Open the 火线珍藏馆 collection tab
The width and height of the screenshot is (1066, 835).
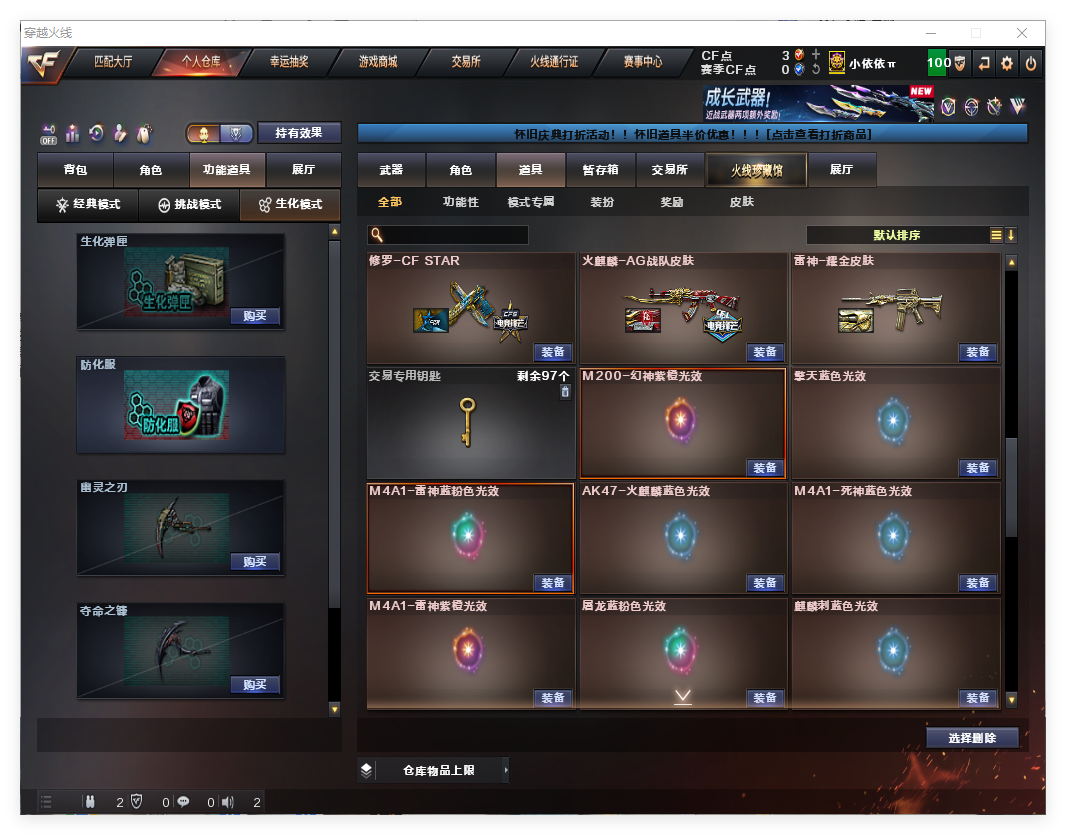pyautogui.click(x=755, y=170)
